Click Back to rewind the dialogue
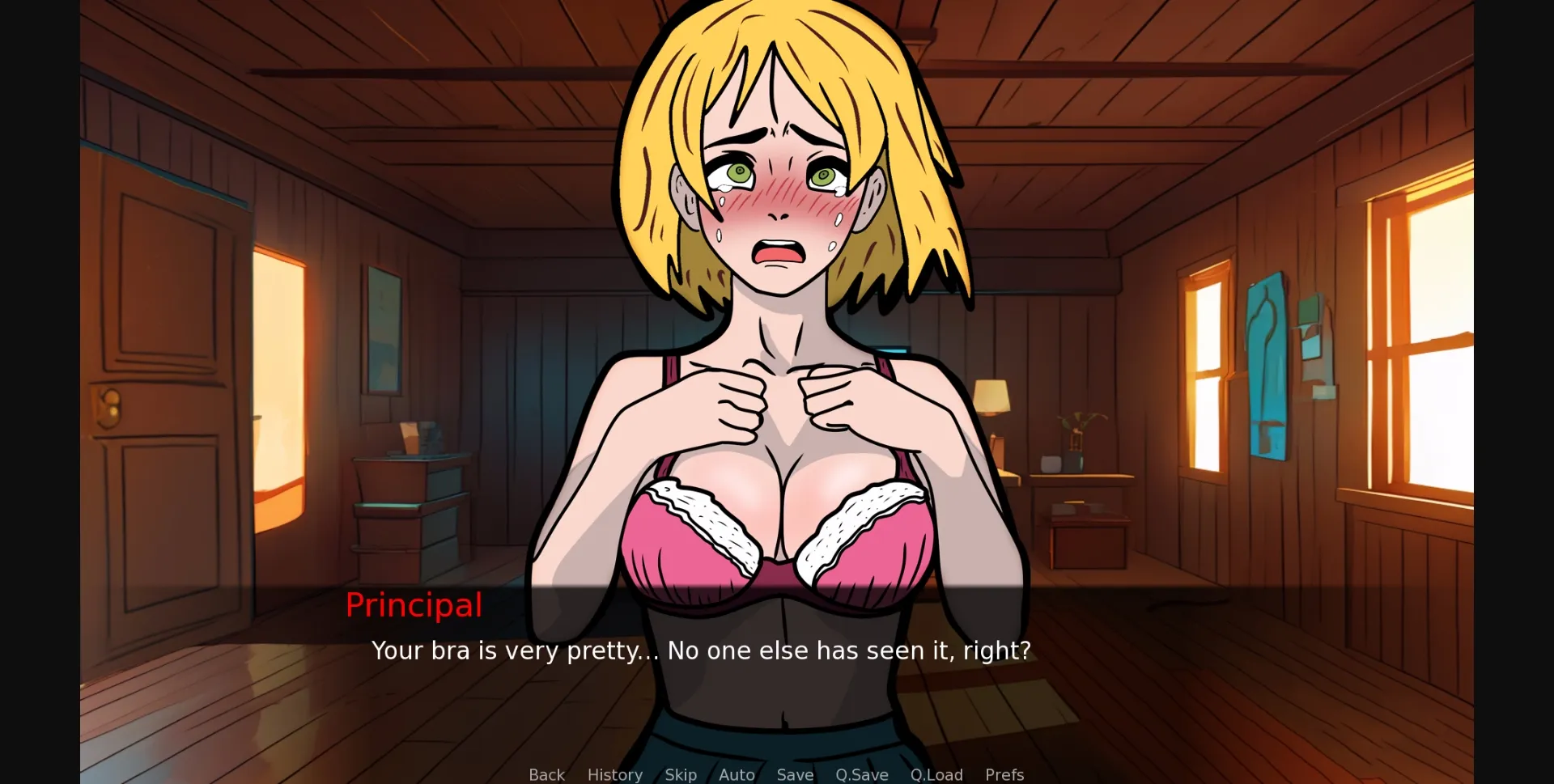This screenshot has height=784, width=1554. click(546, 774)
